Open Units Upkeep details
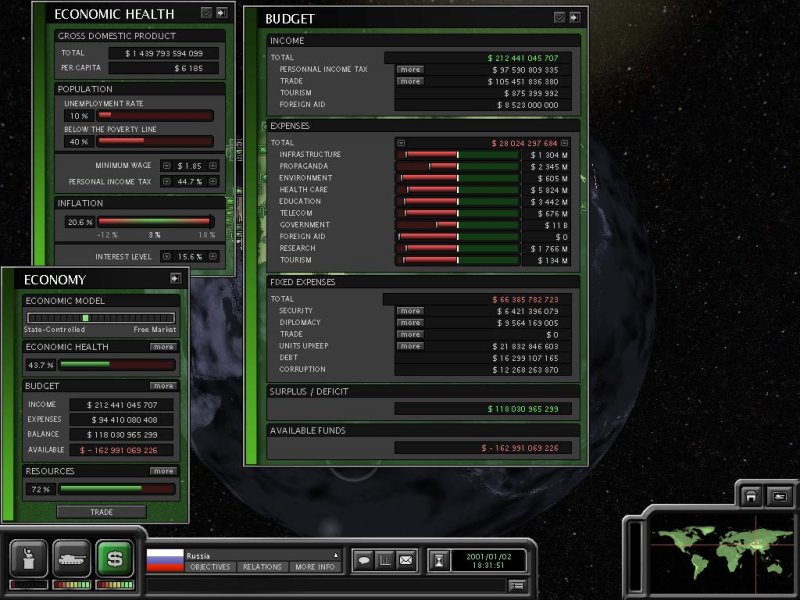800x600 pixels. pos(410,346)
